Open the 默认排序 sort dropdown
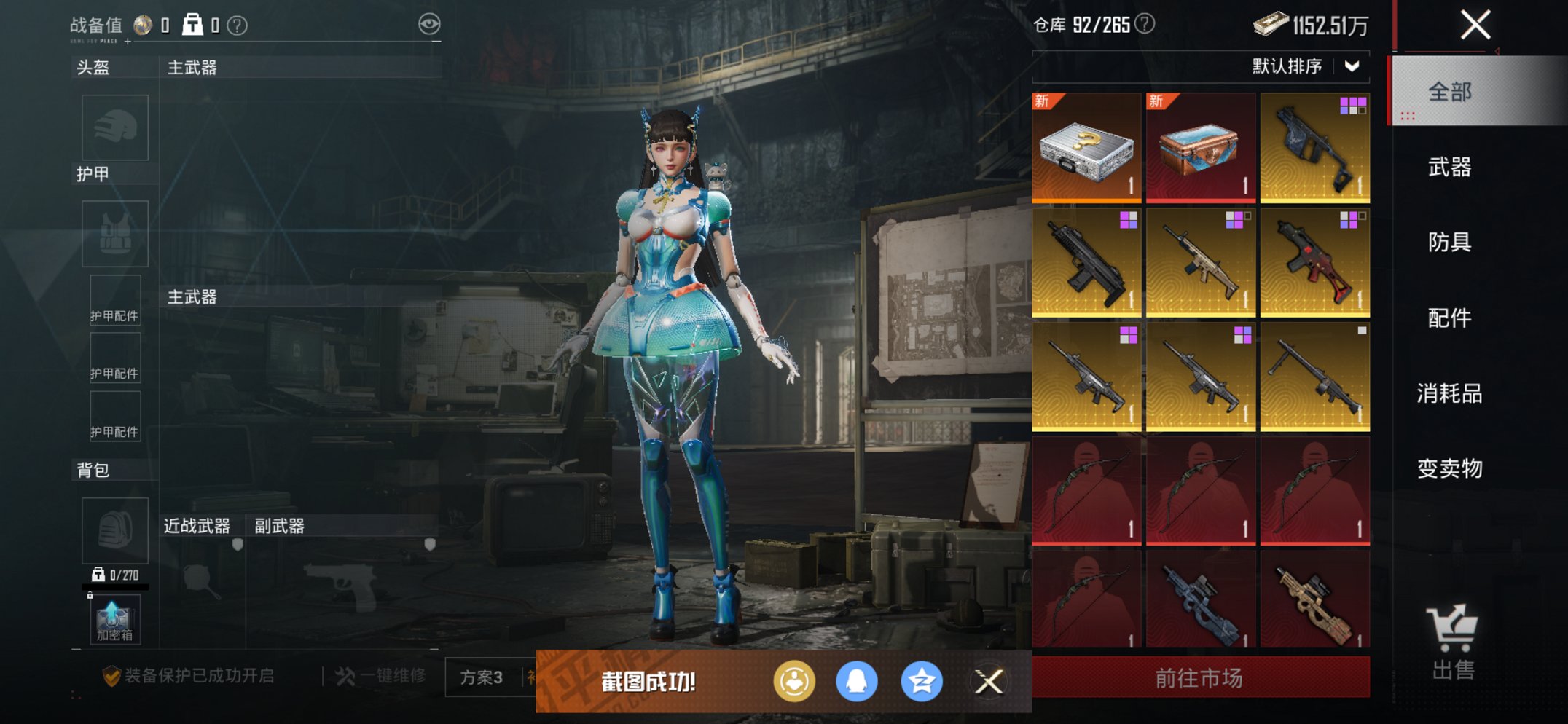The width and height of the screenshot is (1568, 724). tap(1304, 66)
